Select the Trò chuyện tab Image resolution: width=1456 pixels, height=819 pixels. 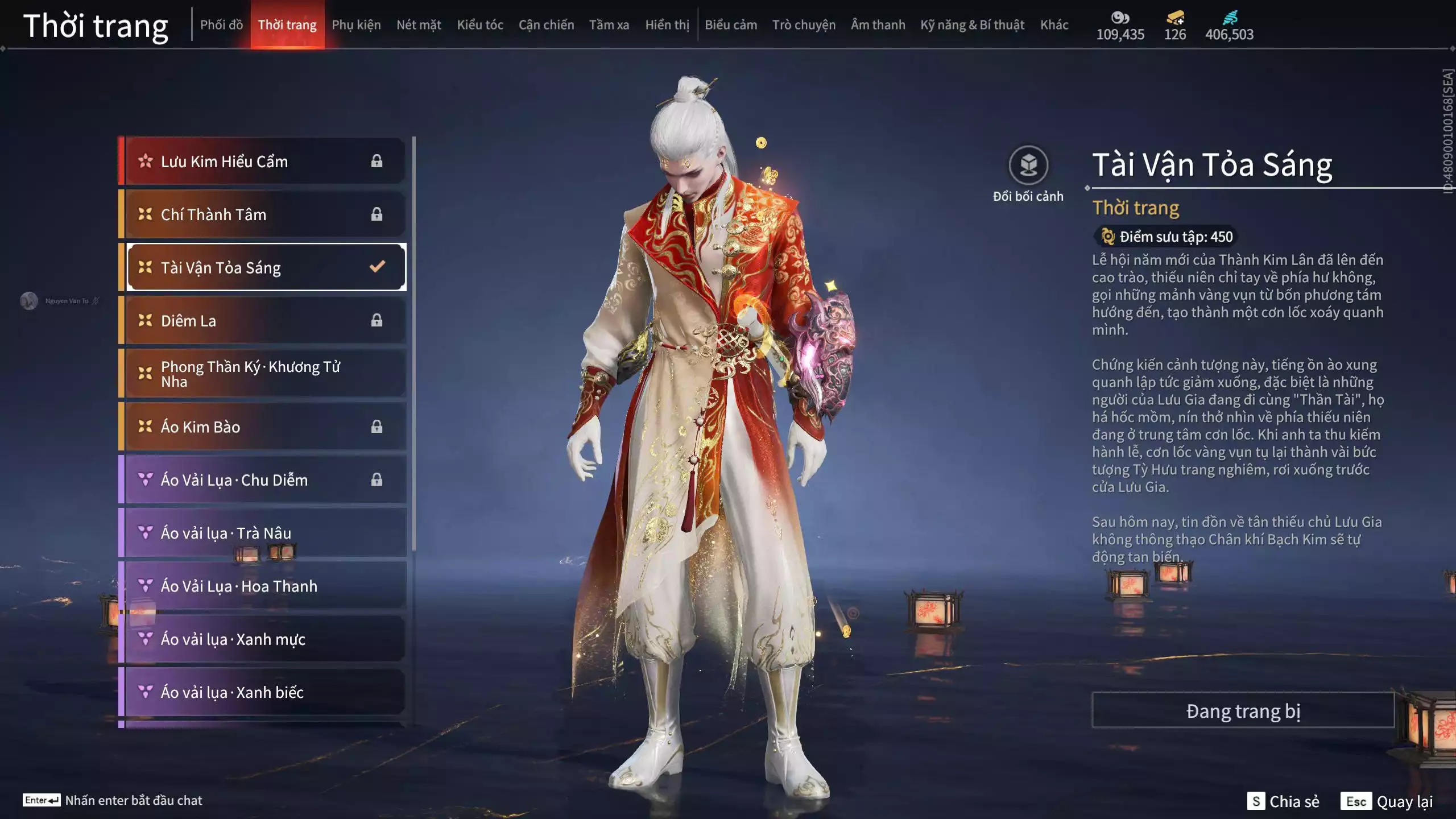[804, 25]
